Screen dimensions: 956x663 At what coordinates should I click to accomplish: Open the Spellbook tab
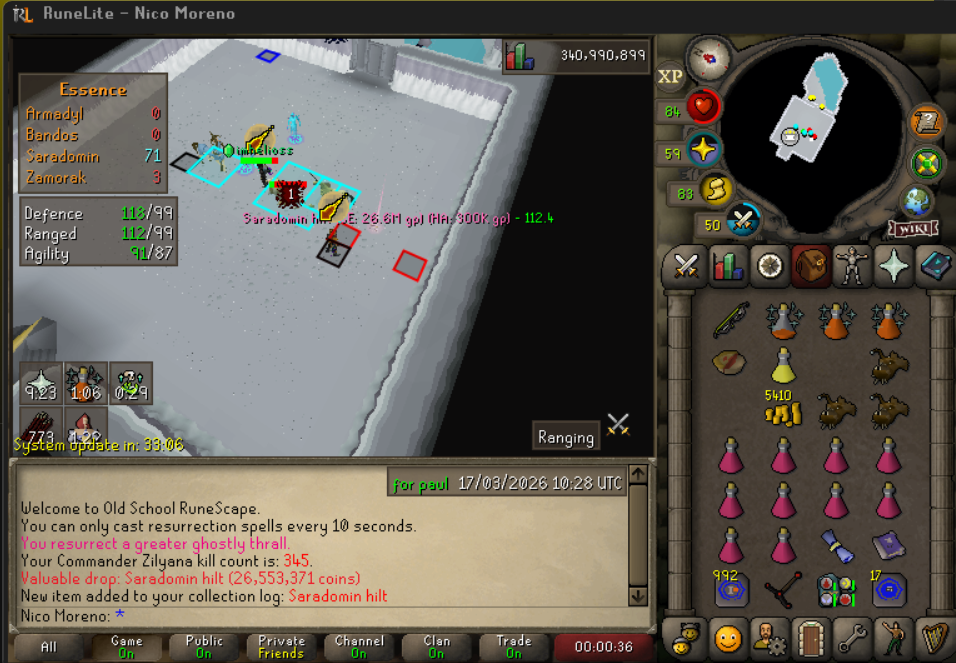point(935,267)
